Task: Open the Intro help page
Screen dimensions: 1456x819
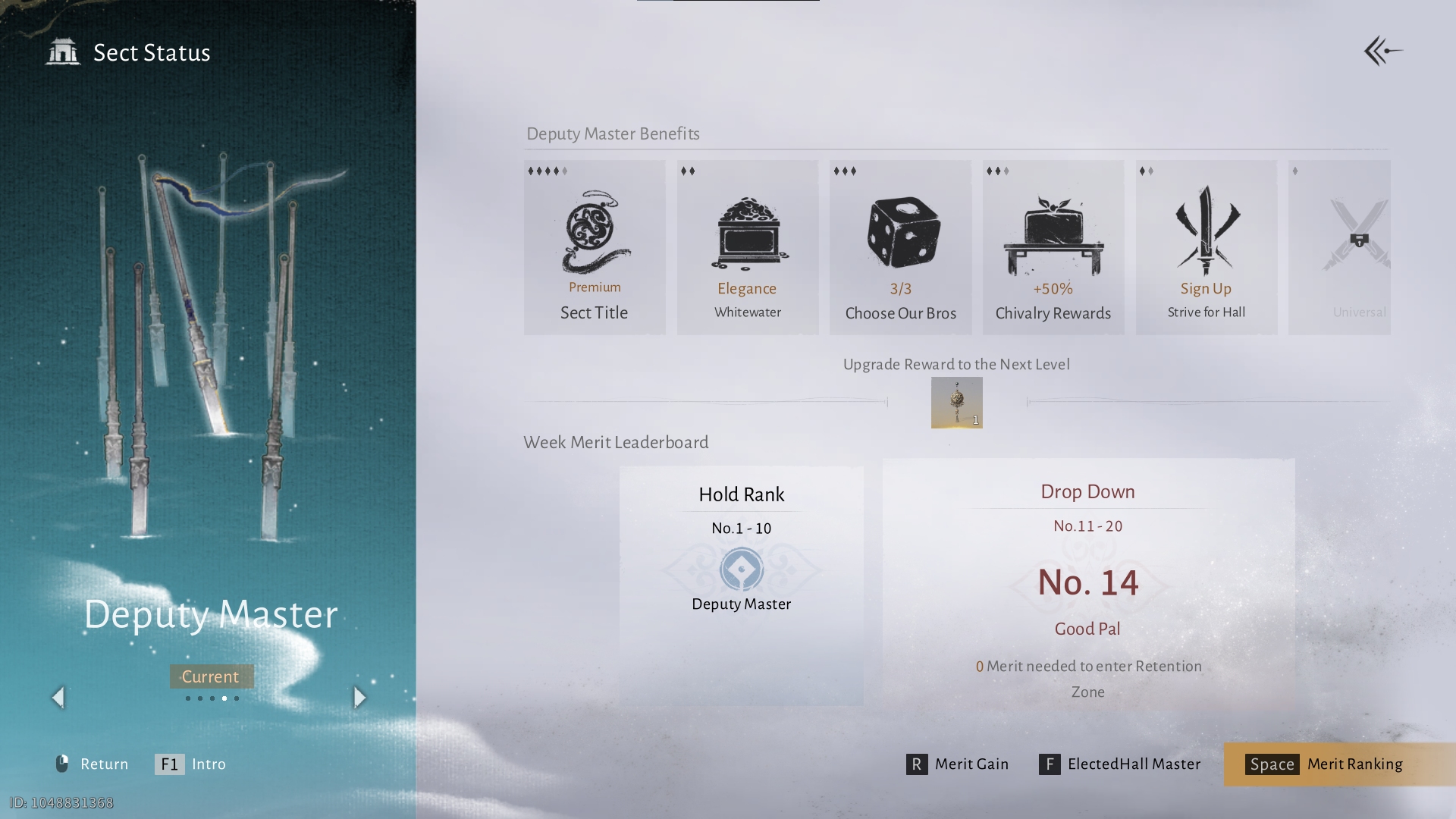Action: click(x=190, y=764)
